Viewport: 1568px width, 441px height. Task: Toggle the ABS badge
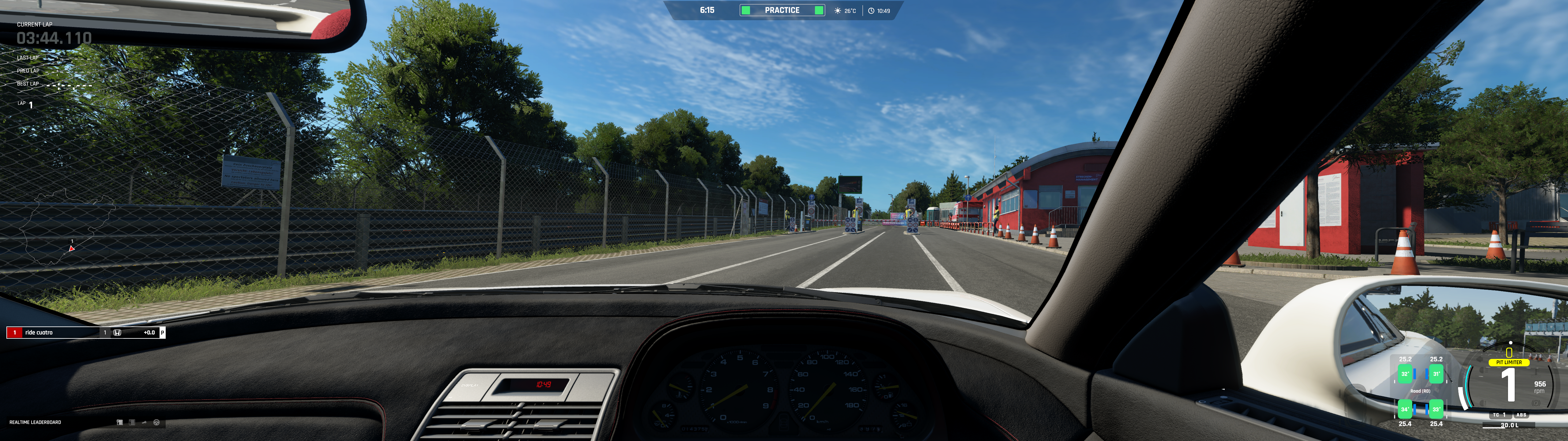point(1521,415)
